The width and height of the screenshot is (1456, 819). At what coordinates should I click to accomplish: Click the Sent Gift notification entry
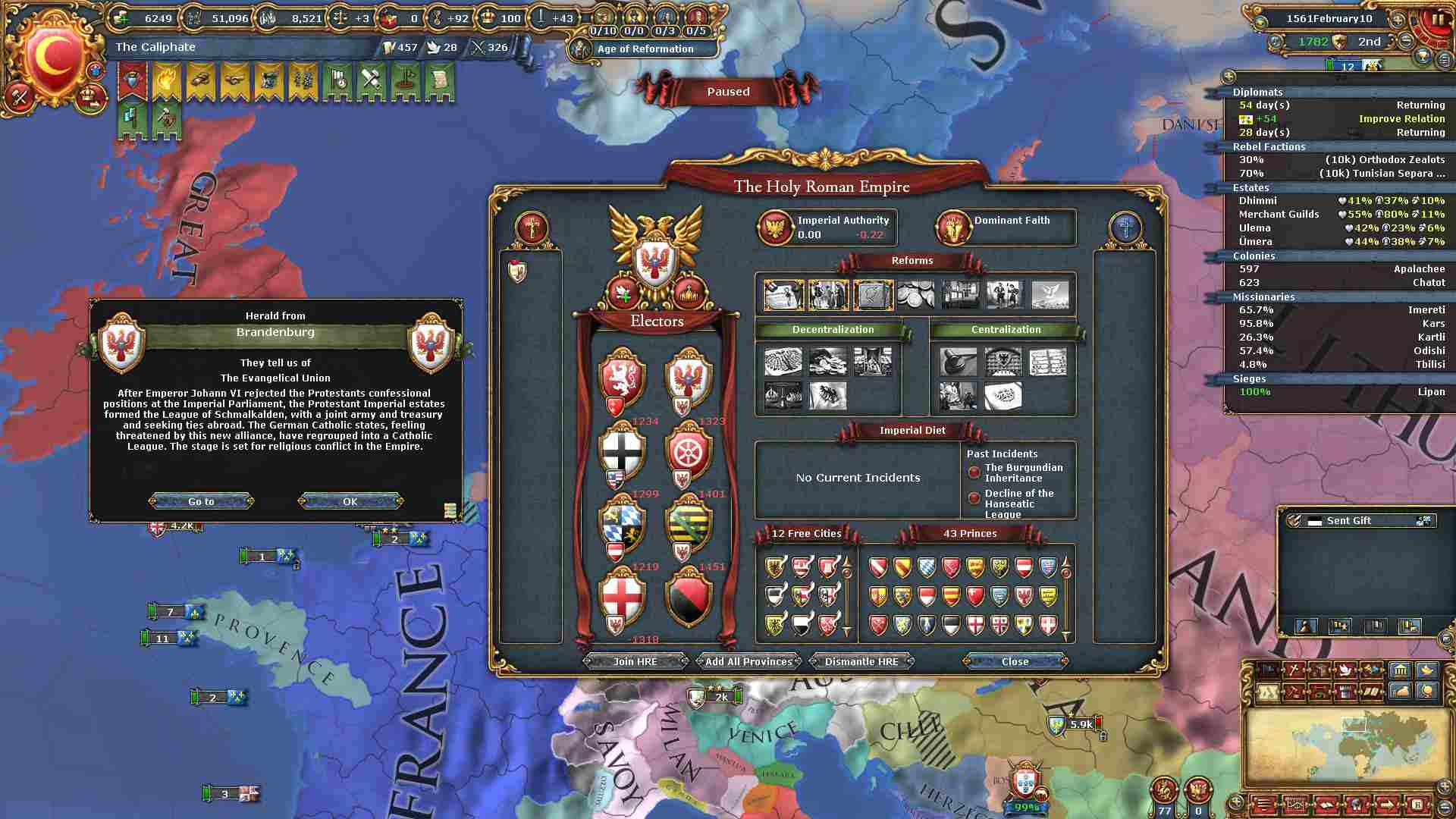click(1349, 520)
